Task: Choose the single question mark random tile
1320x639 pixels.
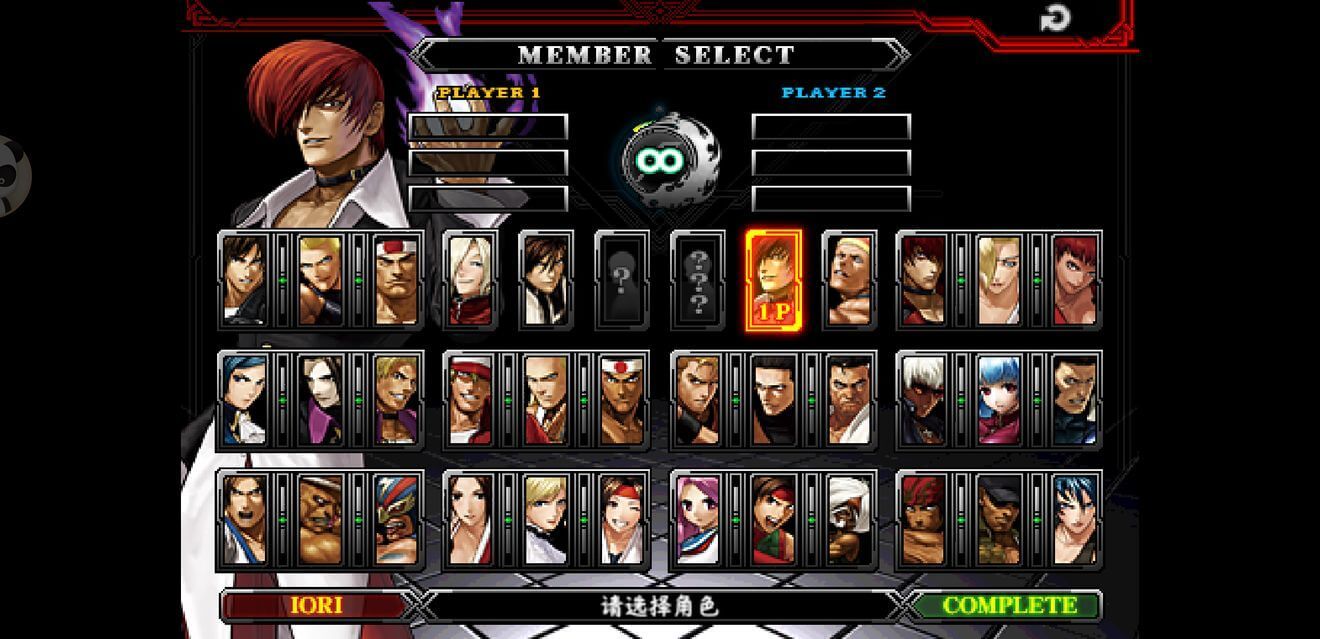Action: tap(622, 279)
